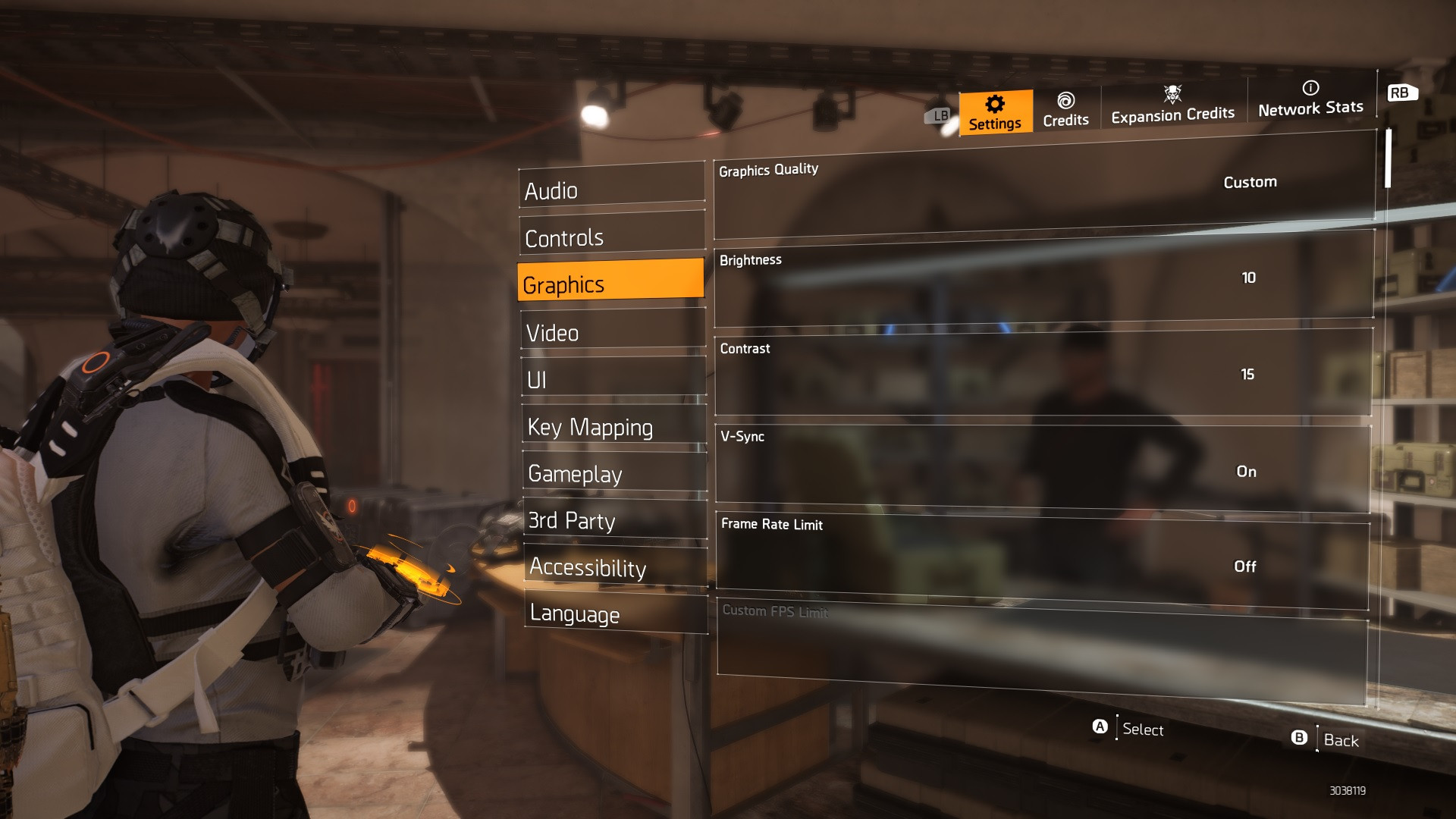Show the Network Stats tab
Screen dimensions: 1456x819
pyautogui.click(x=1310, y=99)
